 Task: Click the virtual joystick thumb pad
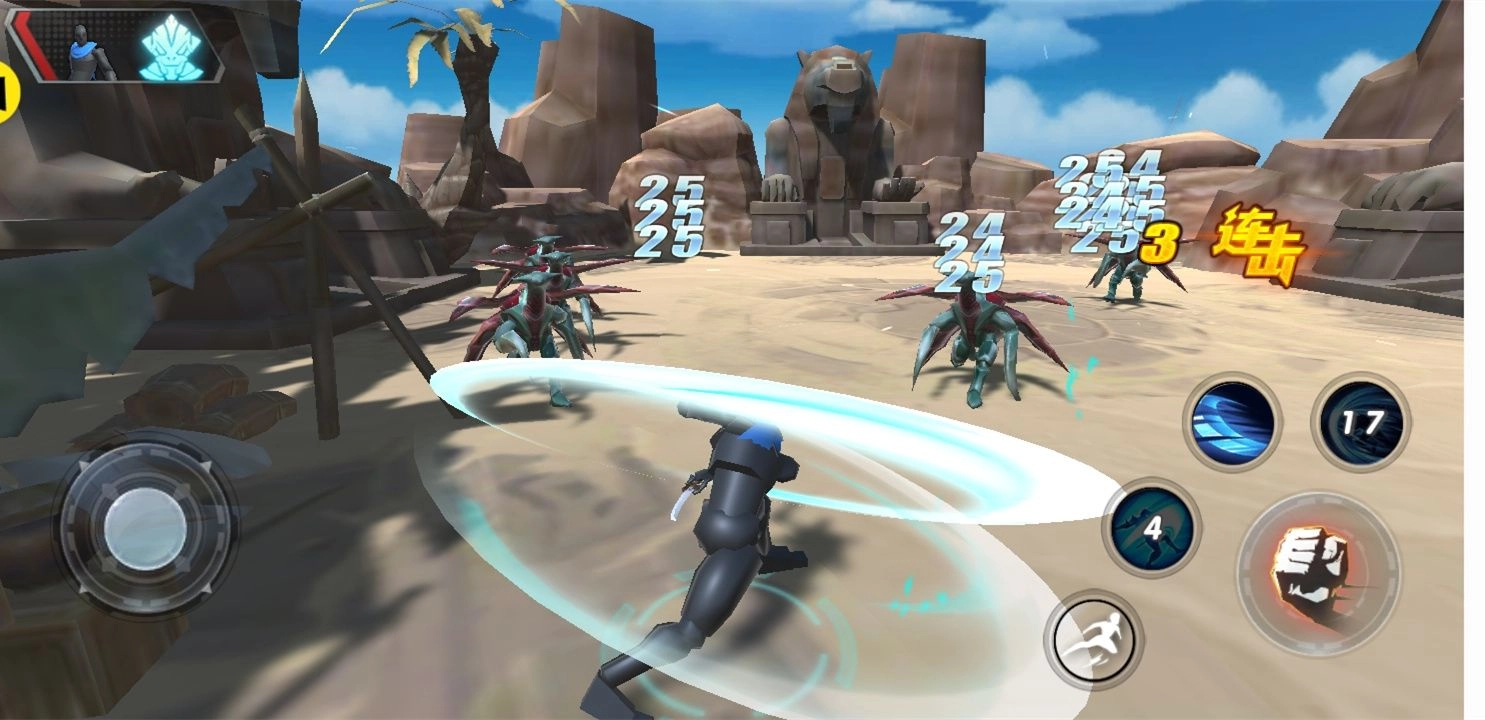point(145,528)
